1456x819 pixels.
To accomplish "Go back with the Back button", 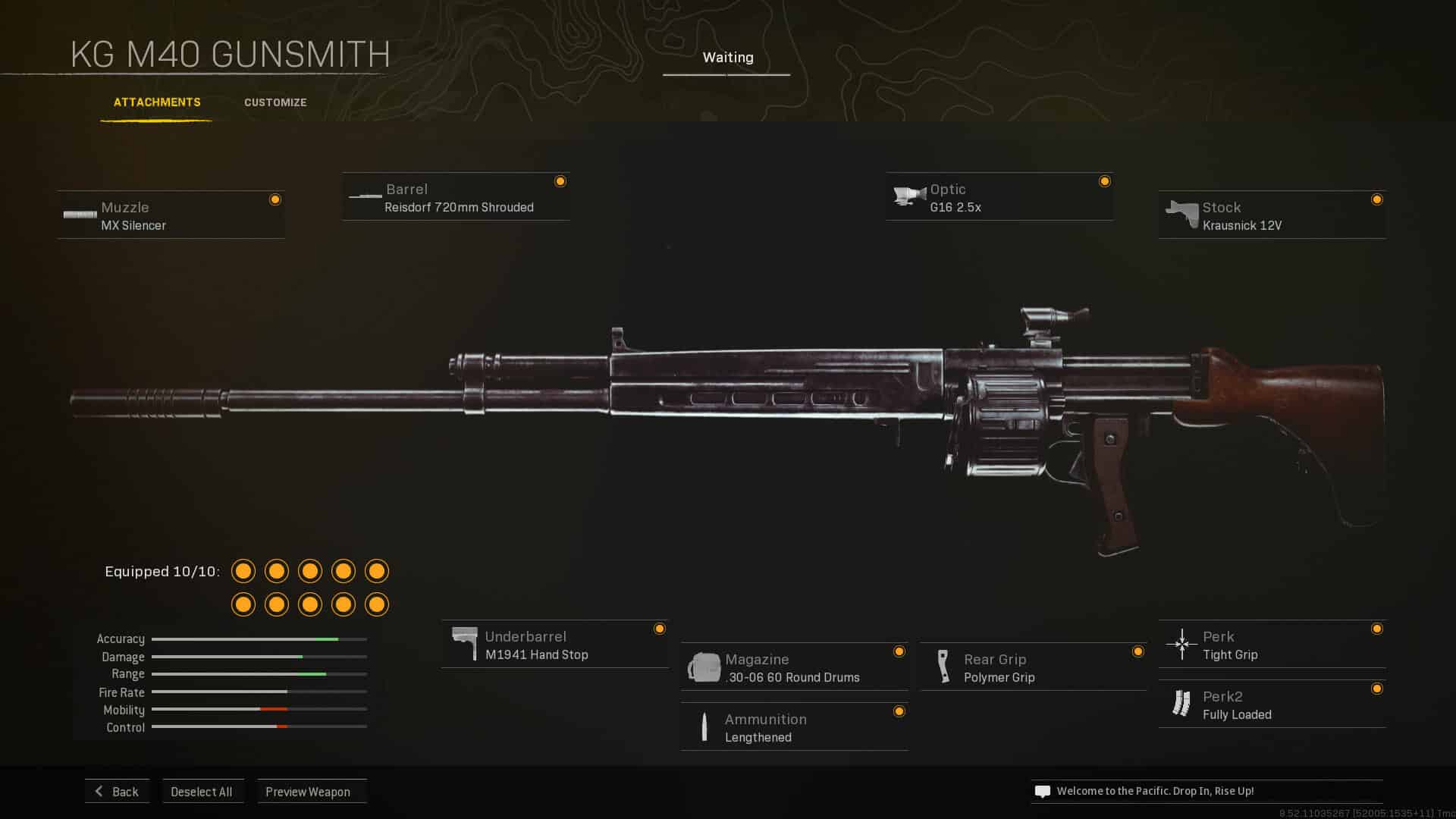I will point(118,791).
